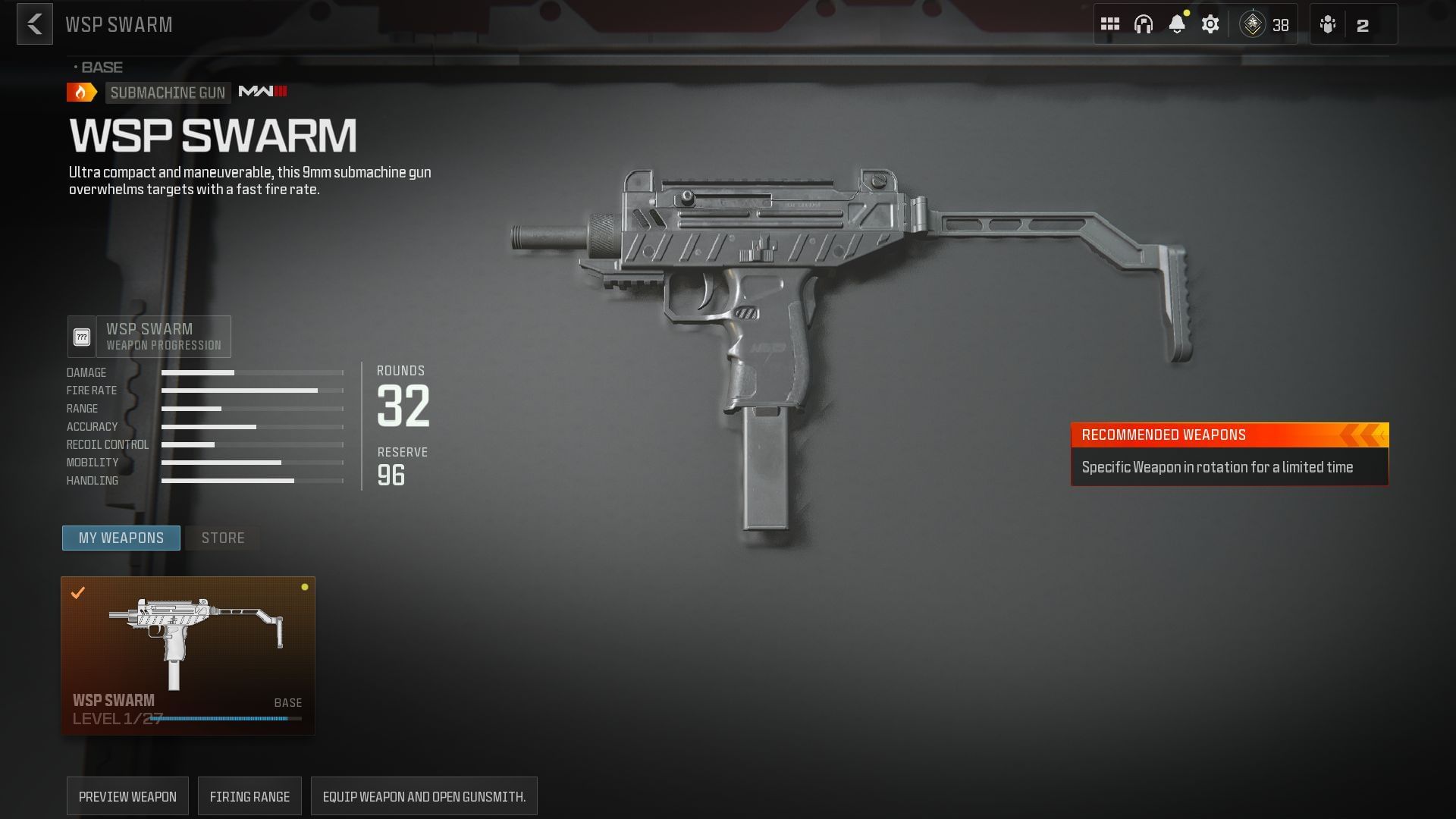Image resolution: width=1456 pixels, height=819 pixels.
Task: Click the MWIII game logo badge
Action: tap(264, 92)
